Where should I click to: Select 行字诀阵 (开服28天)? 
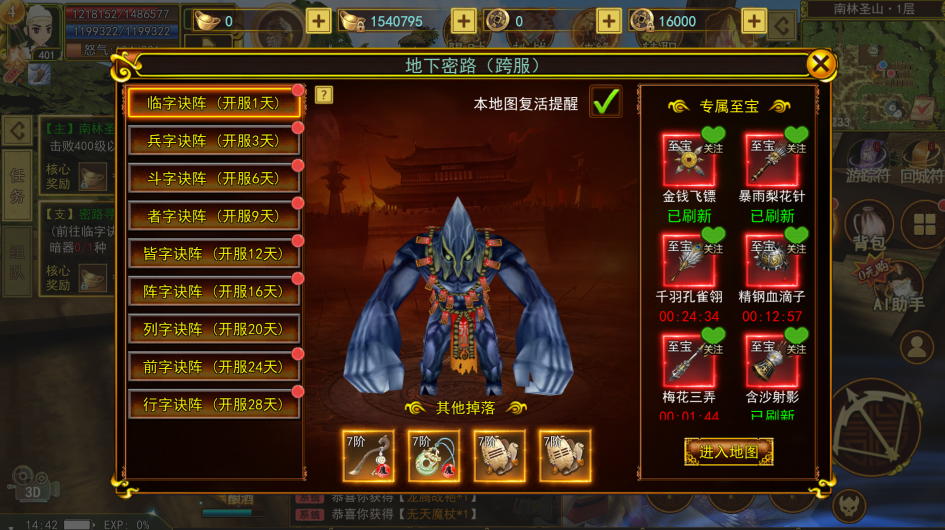(213, 405)
